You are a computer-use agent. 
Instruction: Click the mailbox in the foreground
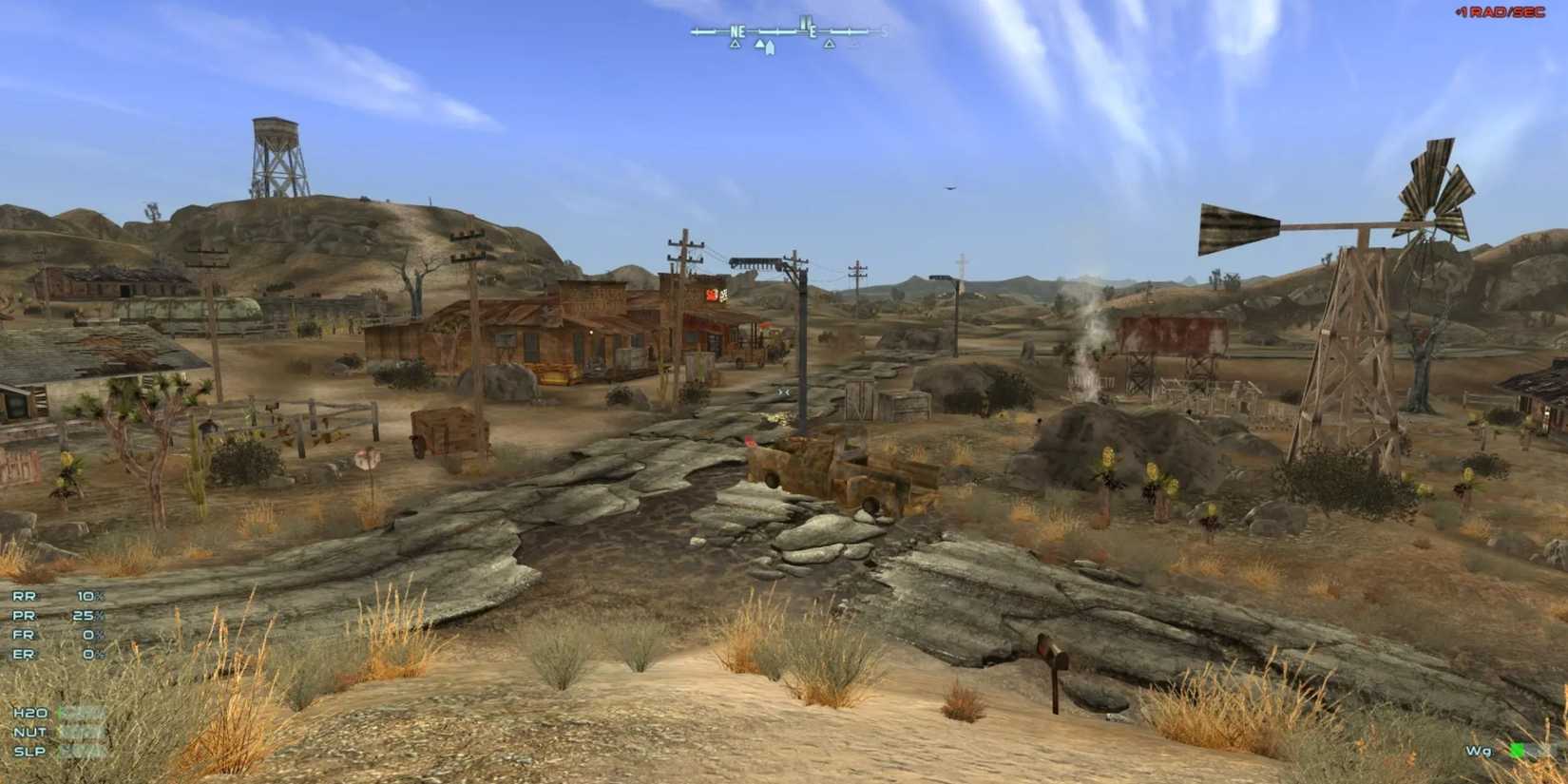point(1052,656)
